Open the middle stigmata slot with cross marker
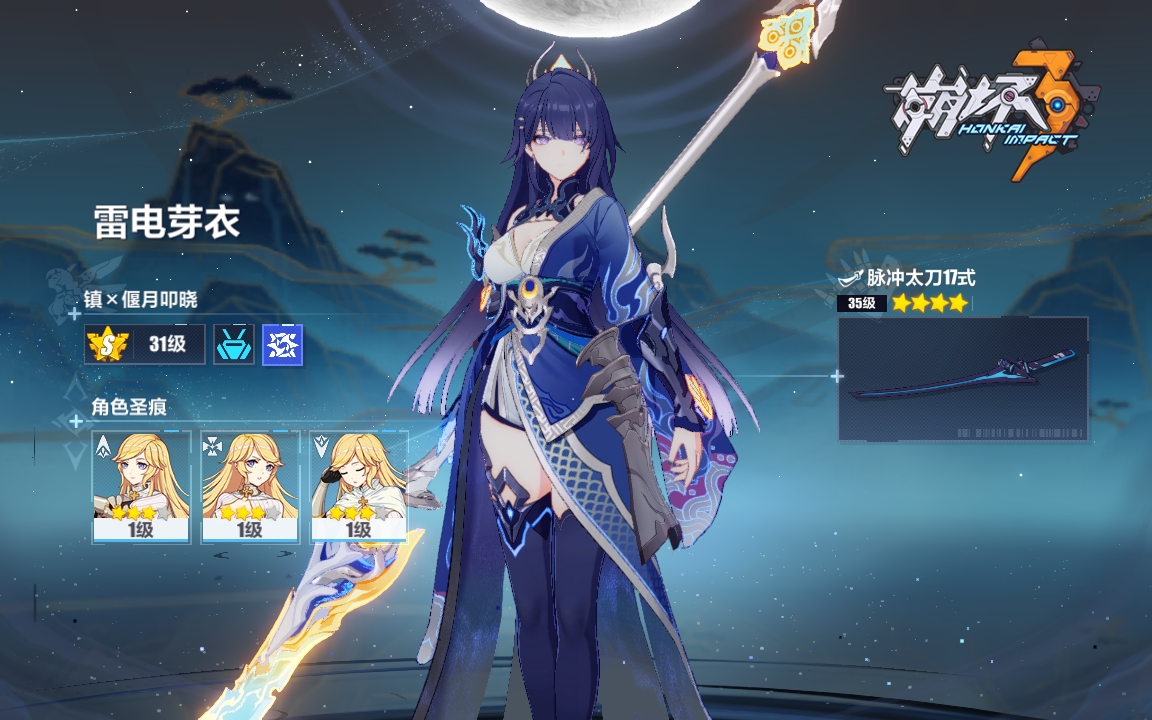1152x720 pixels. (x=250, y=487)
